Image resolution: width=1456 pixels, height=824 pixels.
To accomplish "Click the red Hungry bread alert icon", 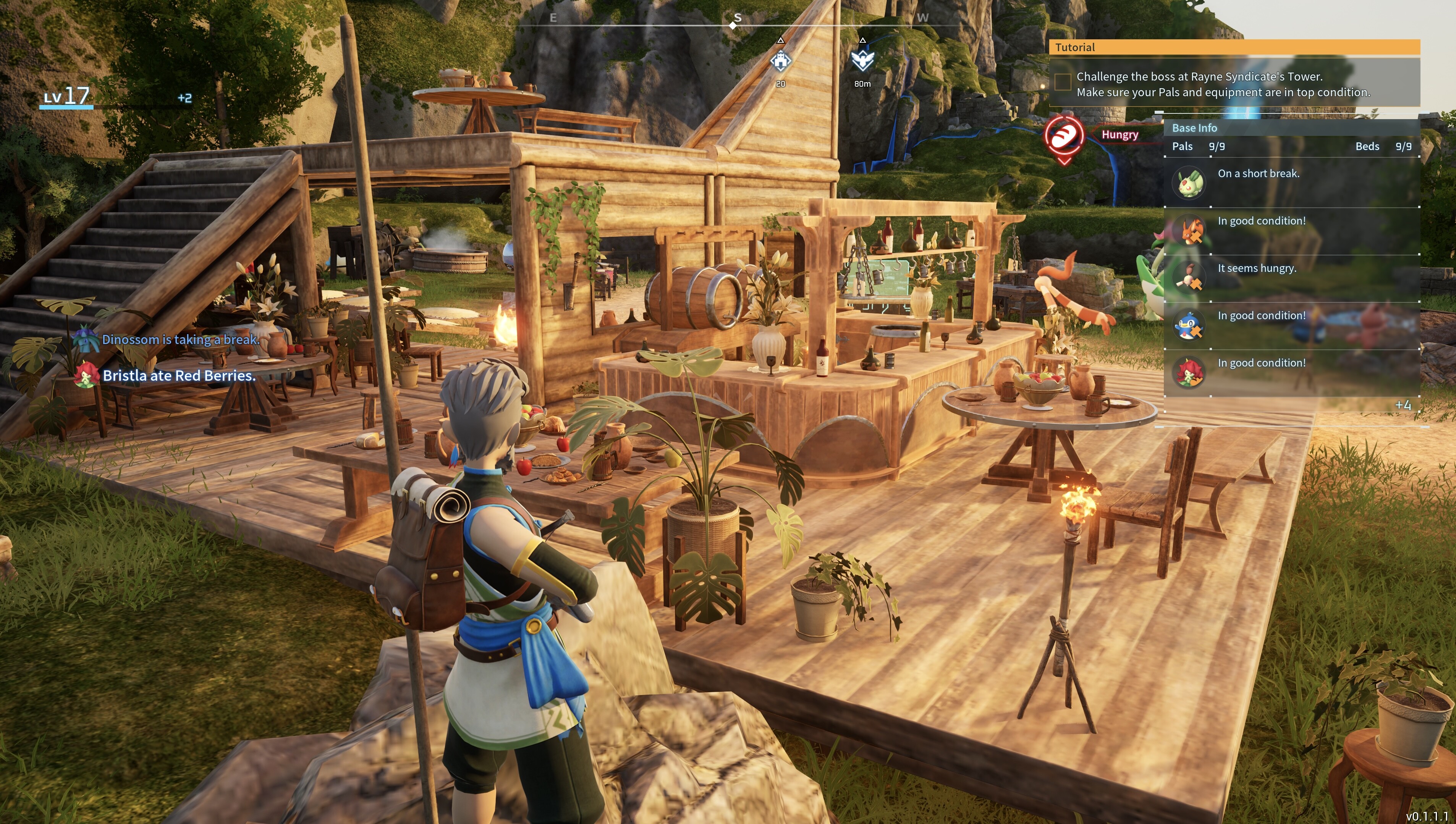I will pos(1064,136).
